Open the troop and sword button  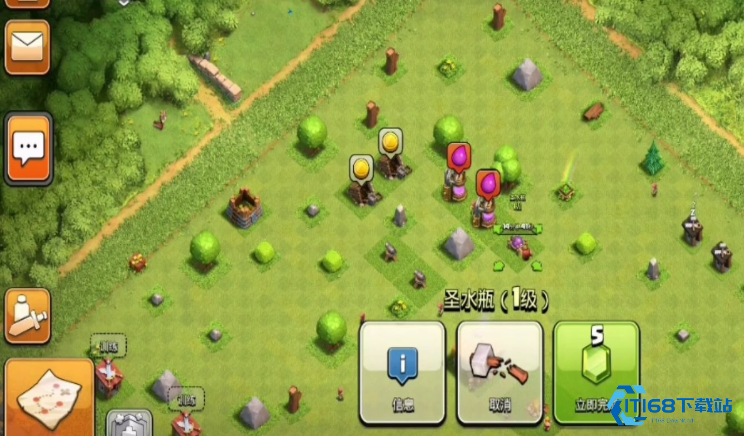pyautogui.click(x=27, y=314)
